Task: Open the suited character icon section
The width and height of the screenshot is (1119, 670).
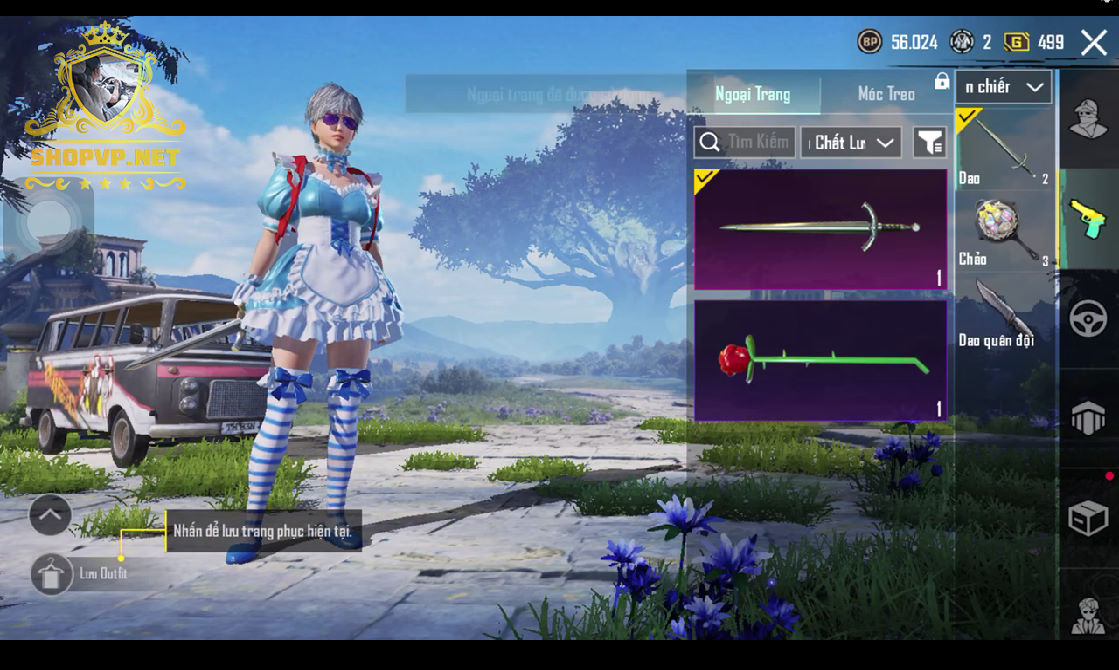Action: click(x=1088, y=614)
